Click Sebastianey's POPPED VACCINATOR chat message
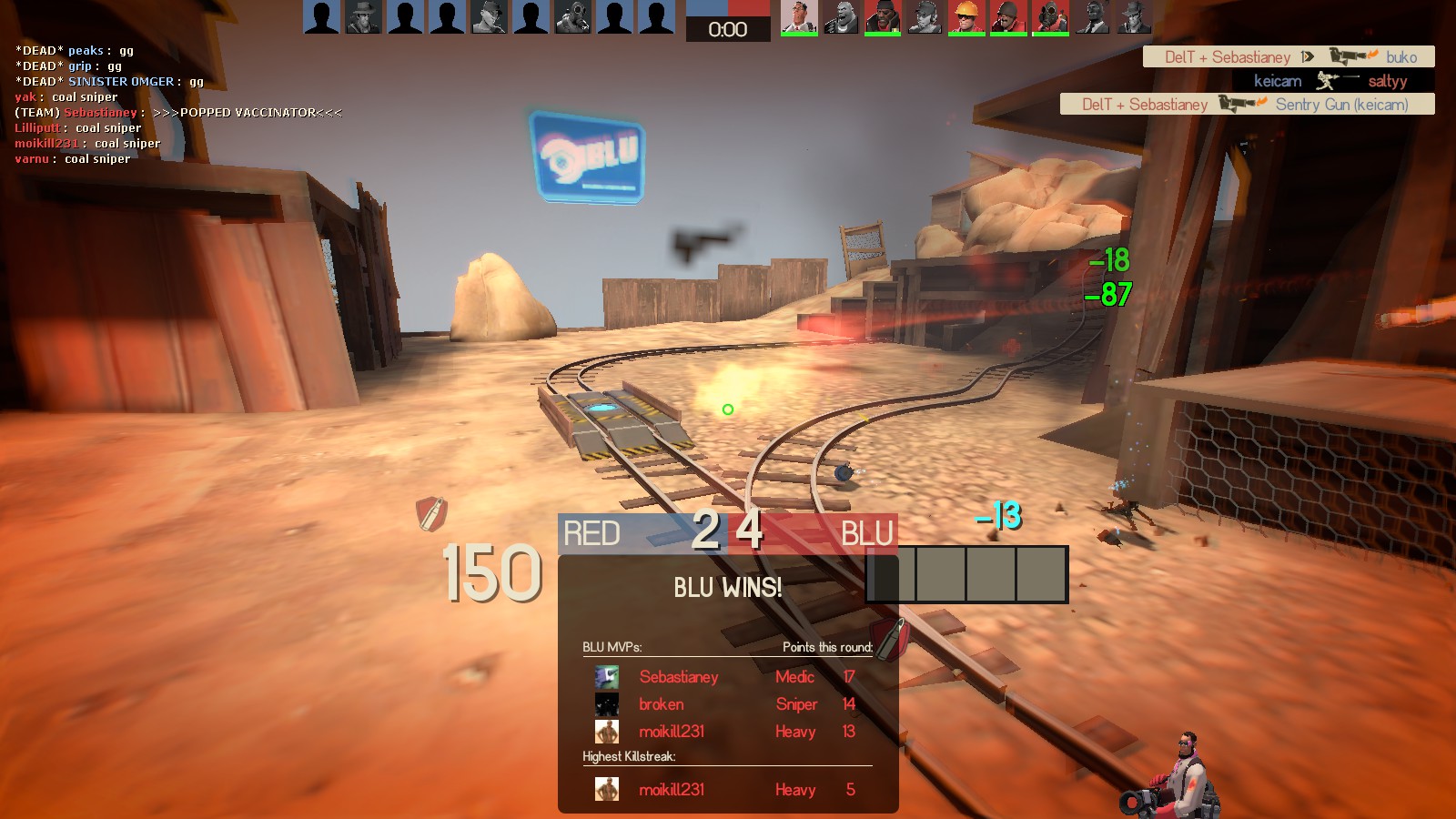 (x=178, y=113)
